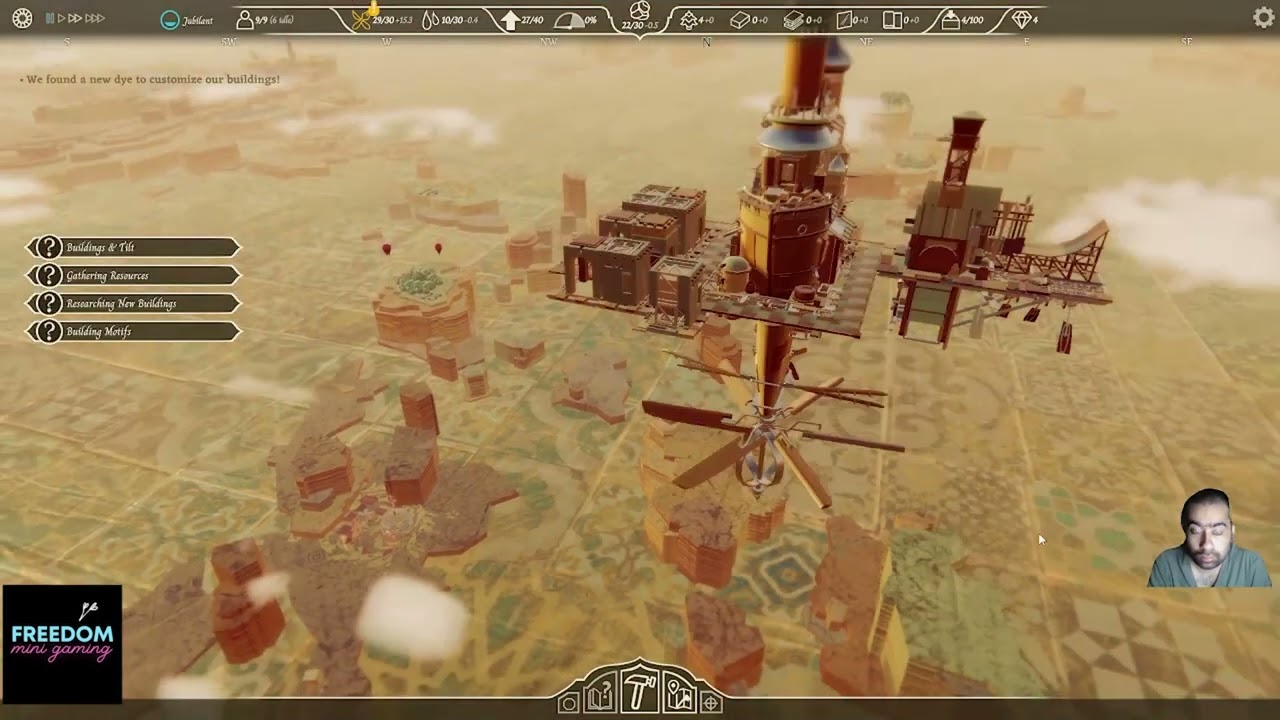Select the population worker icon
Viewport: 1280px width, 720px height.
pos(245,19)
